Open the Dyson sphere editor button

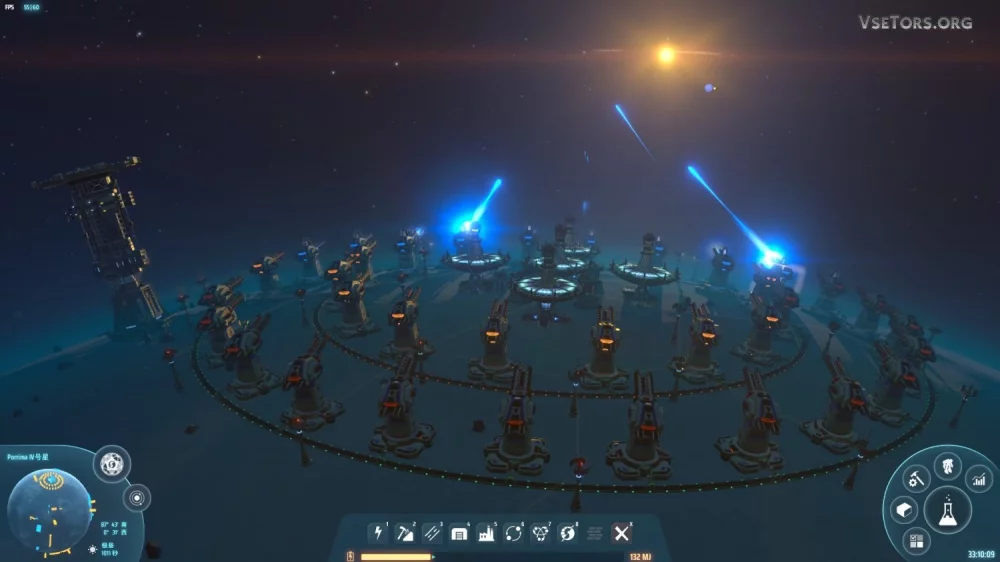(111, 464)
